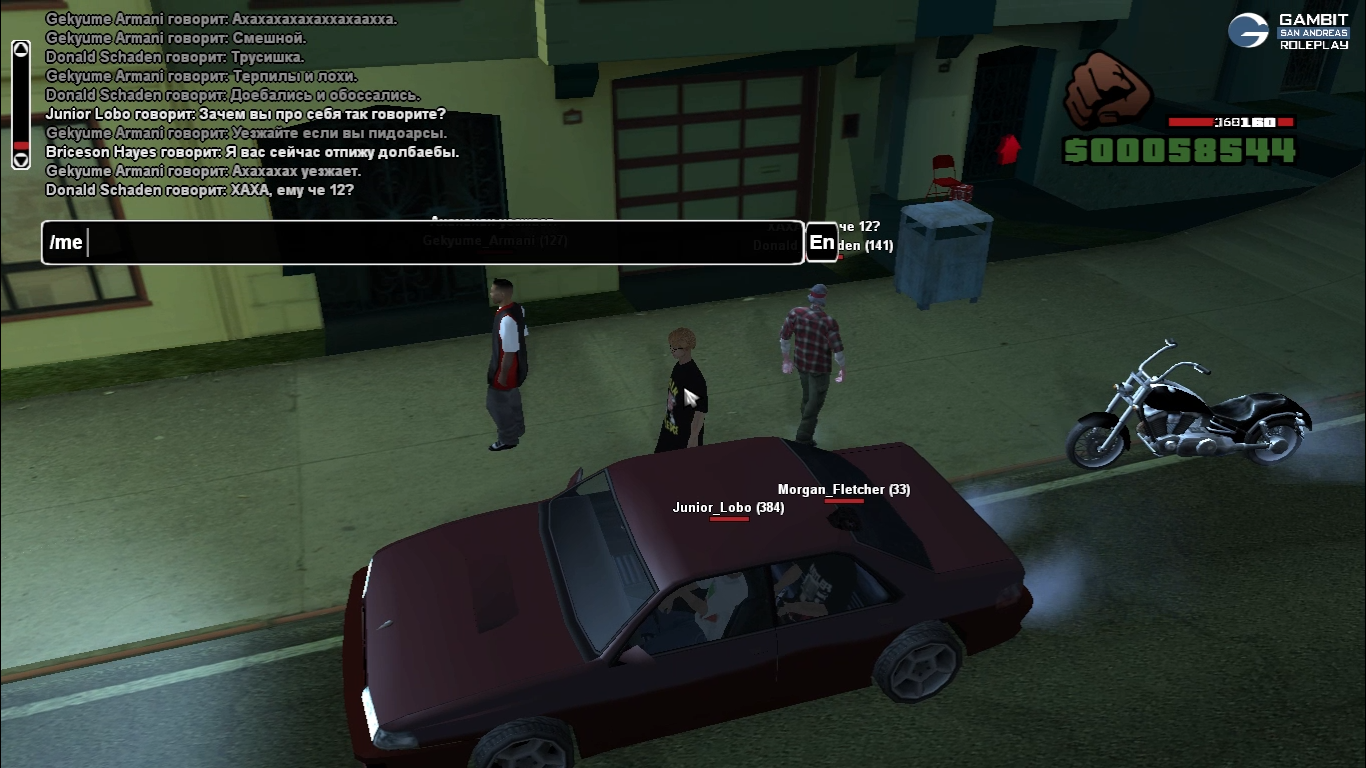1366x768 pixels.
Task: Toggle the En keyboard language button
Action: [821, 242]
